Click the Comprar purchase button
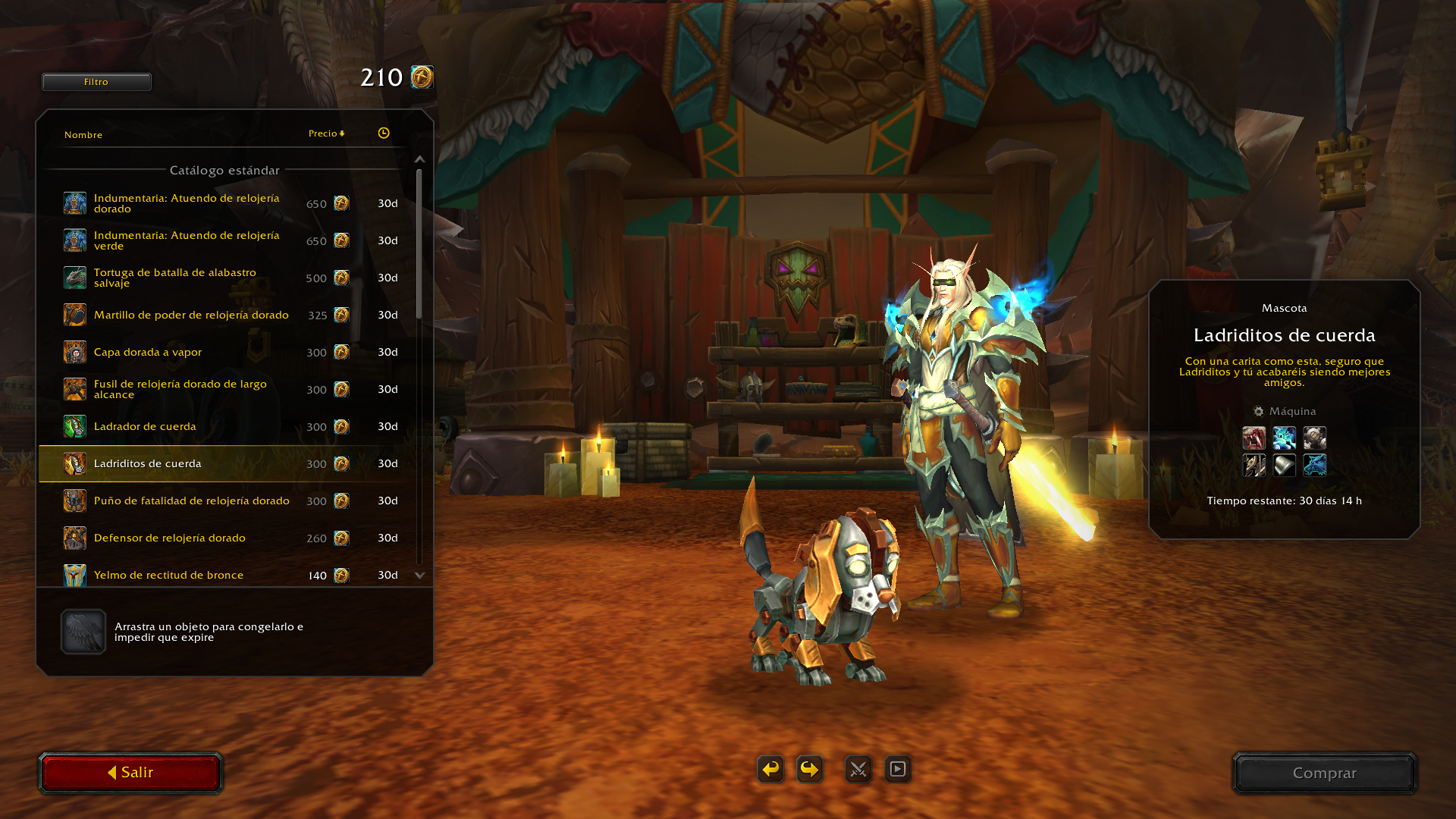This screenshot has height=819, width=1456. point(1324,773)
